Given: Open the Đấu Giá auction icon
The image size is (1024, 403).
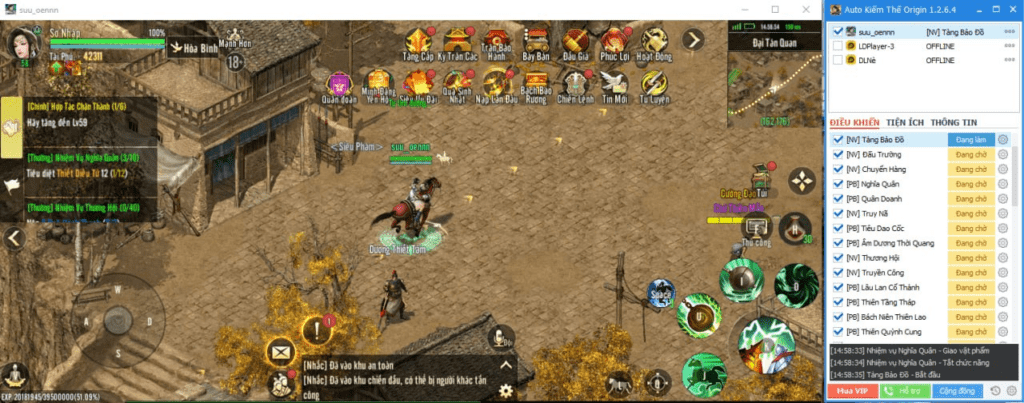Looking at the screenshot, I should [575, 41].
